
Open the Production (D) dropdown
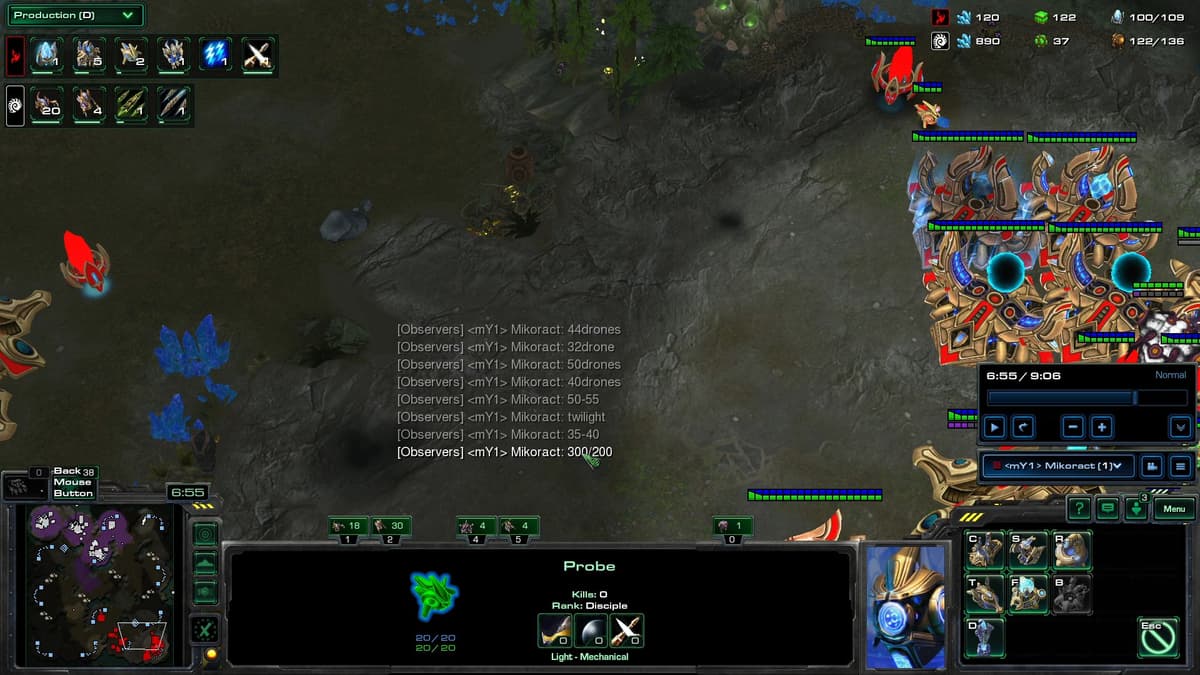(74, 15)
